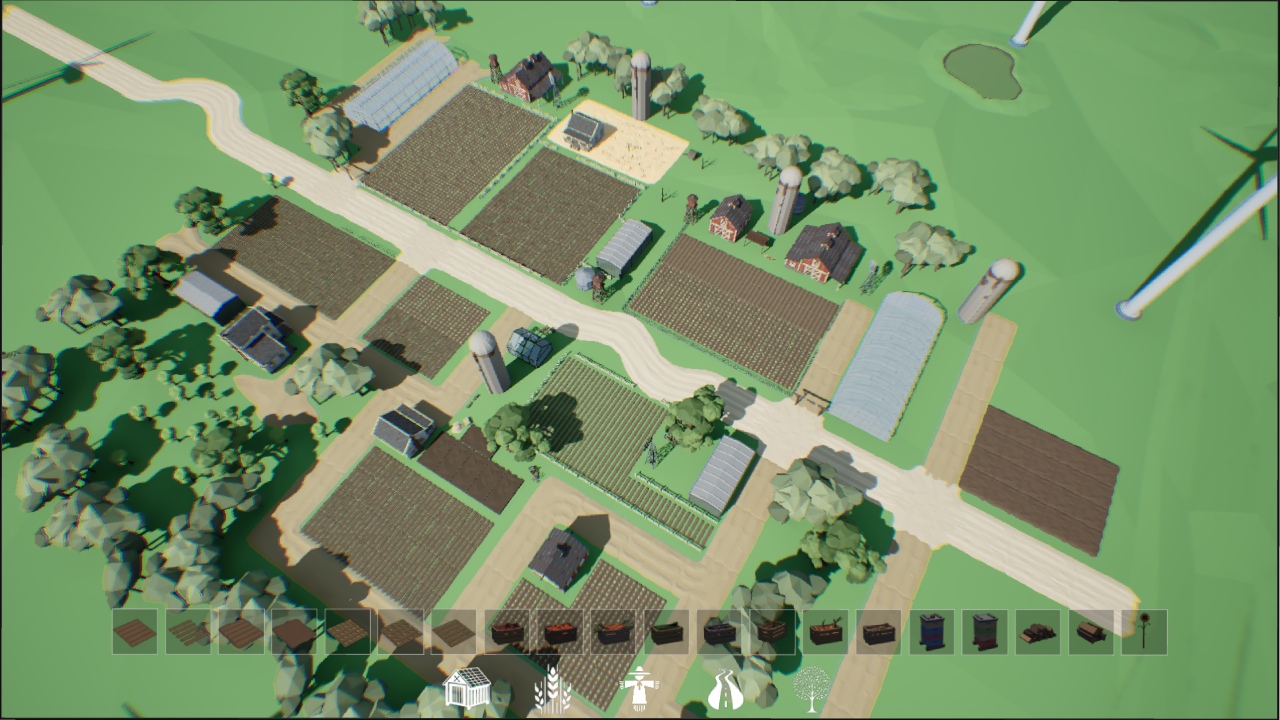Open the road building category
Viewport: 1280px width, 720px height.
[x=725, y=690]
